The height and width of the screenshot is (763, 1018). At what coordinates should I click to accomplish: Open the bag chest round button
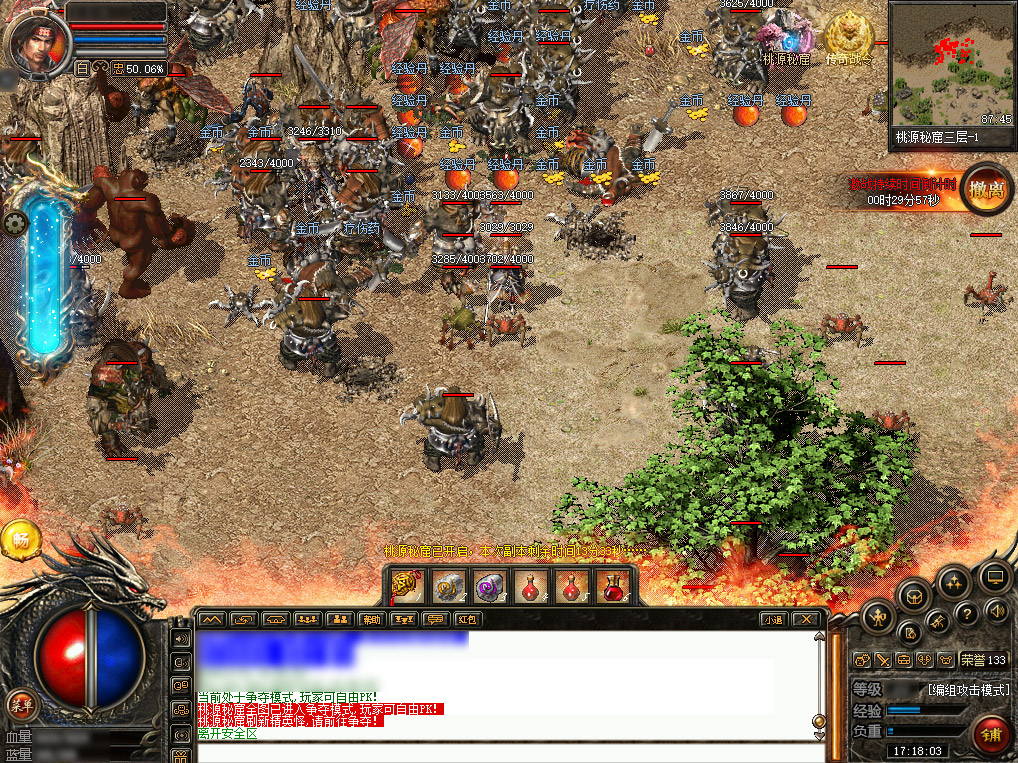click(915, 596)
